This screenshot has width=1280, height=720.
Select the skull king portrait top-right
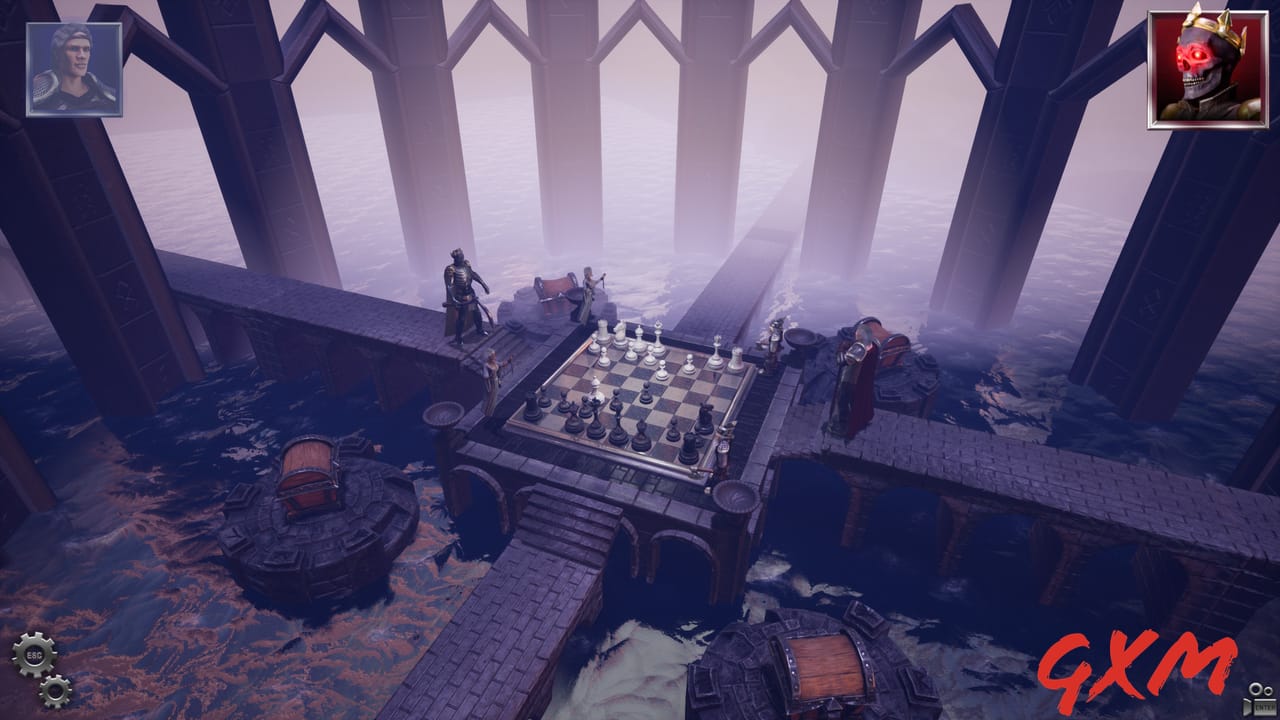coord(1207,66)
